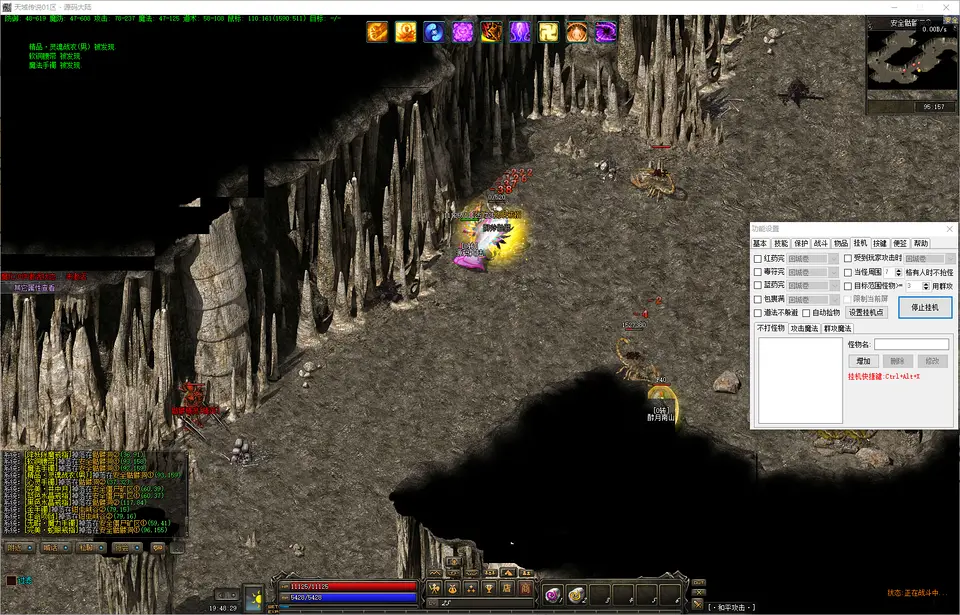Switch to the 基本 tab
This screenshot has width=960, height=615.
pyautogui.click(x=760, y=243)
